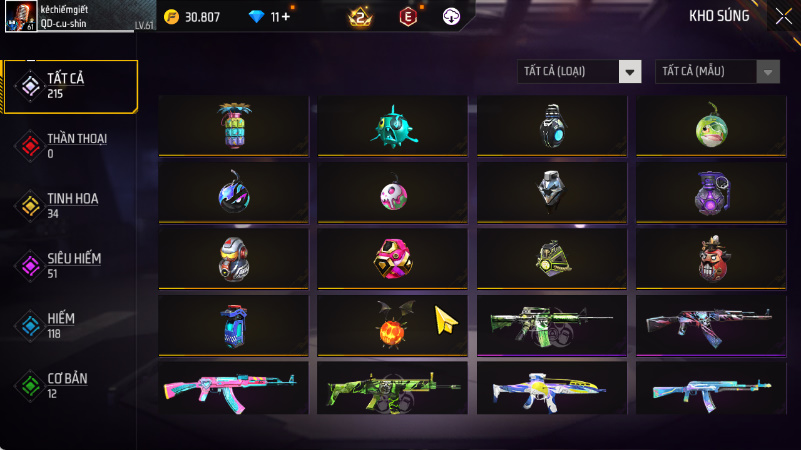Choose the Hiếm rarity tab
The width and height of the screenshot is (801, 450).
[x=70, y=325]
